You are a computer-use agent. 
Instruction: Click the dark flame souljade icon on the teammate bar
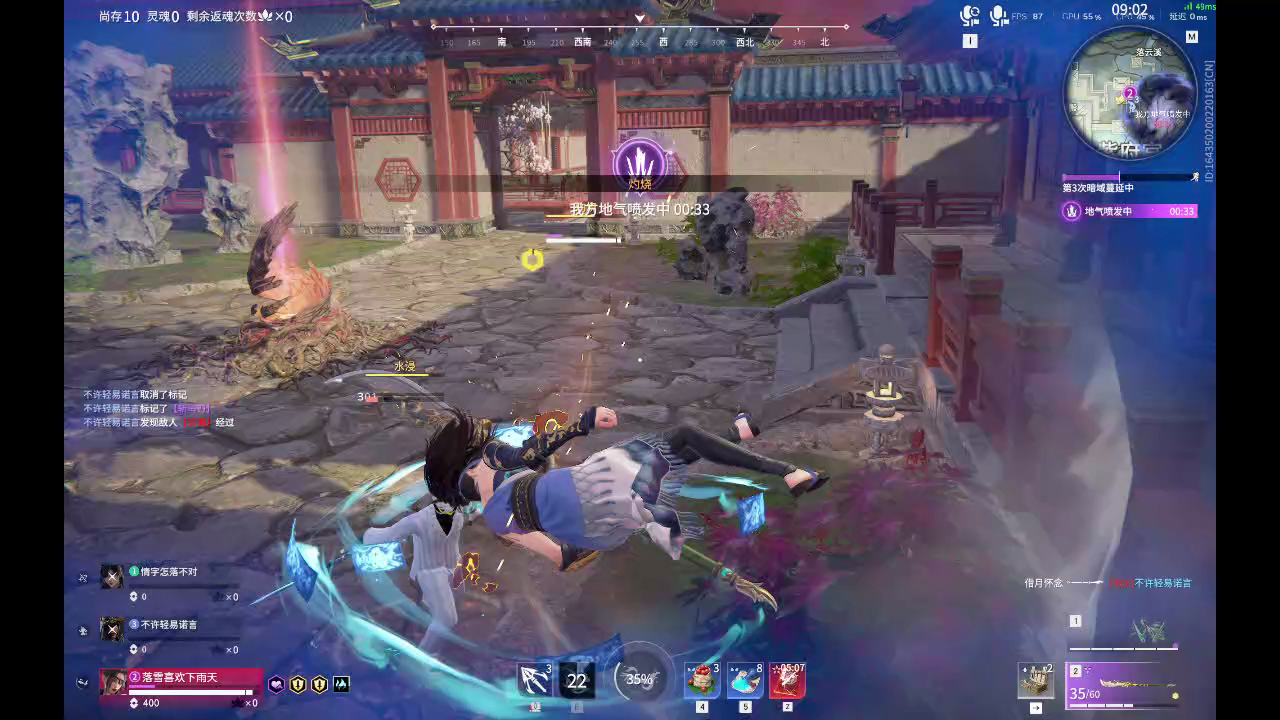[x=339, y=683]
